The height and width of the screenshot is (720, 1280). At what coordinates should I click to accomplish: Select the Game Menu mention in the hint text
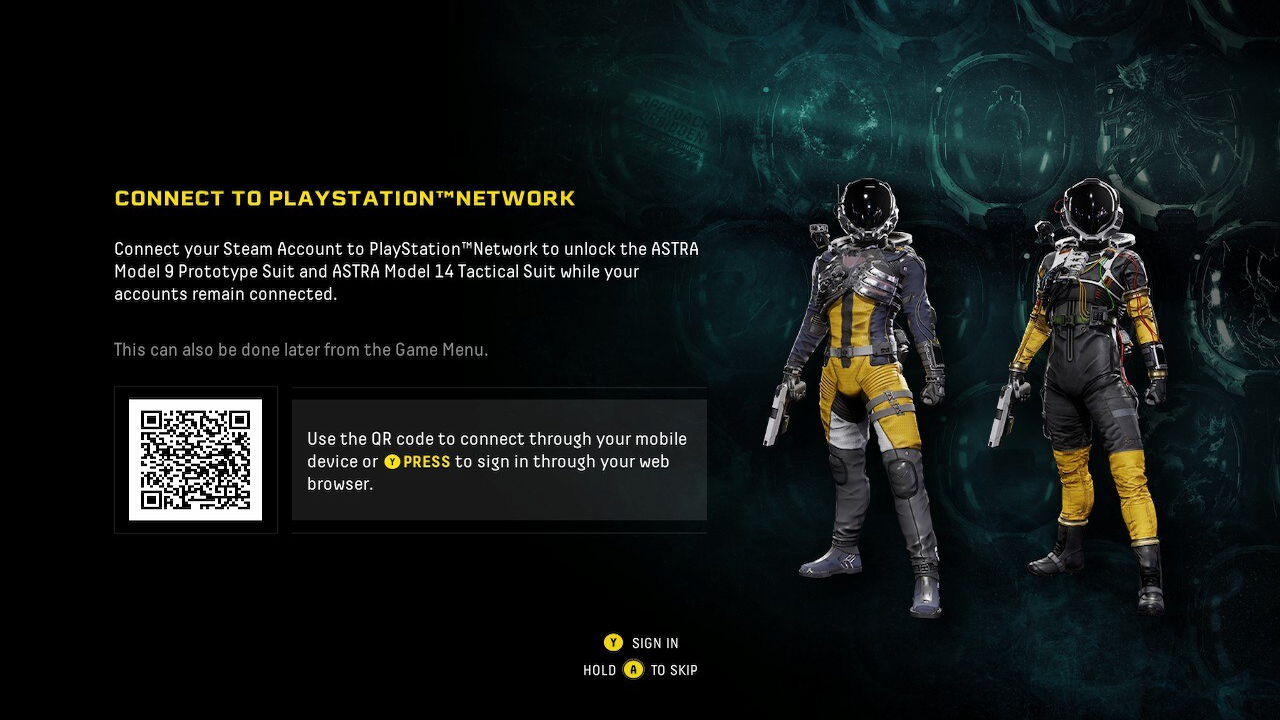437,349
